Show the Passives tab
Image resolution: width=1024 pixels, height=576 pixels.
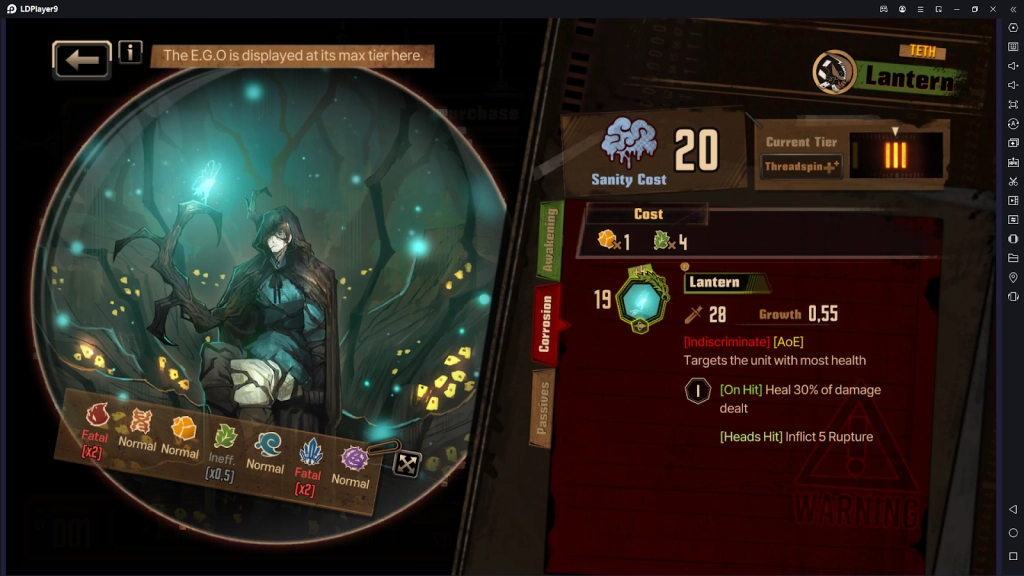[x=543, y=407]
